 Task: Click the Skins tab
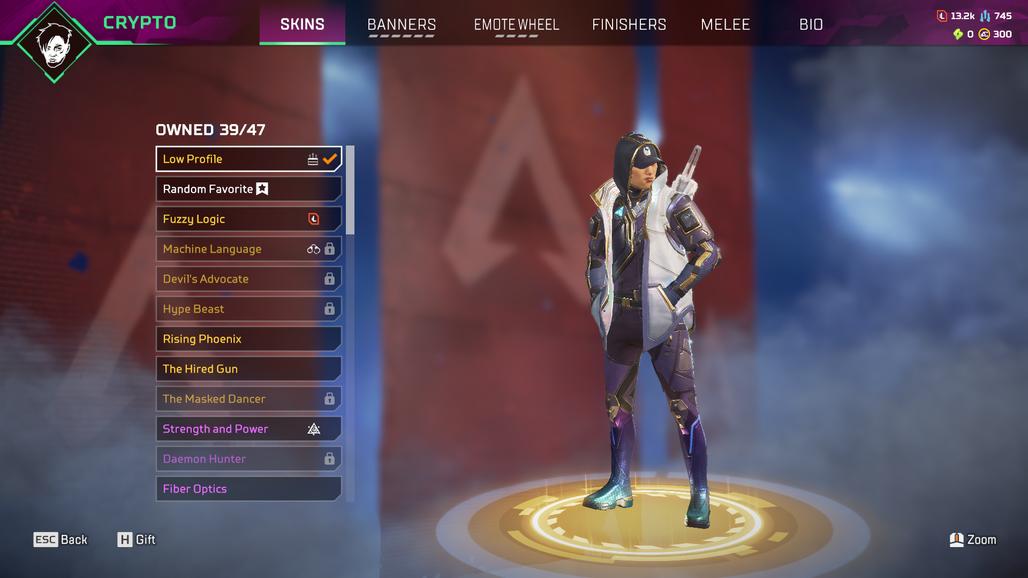pyautogui.click(x=302, y=24)
